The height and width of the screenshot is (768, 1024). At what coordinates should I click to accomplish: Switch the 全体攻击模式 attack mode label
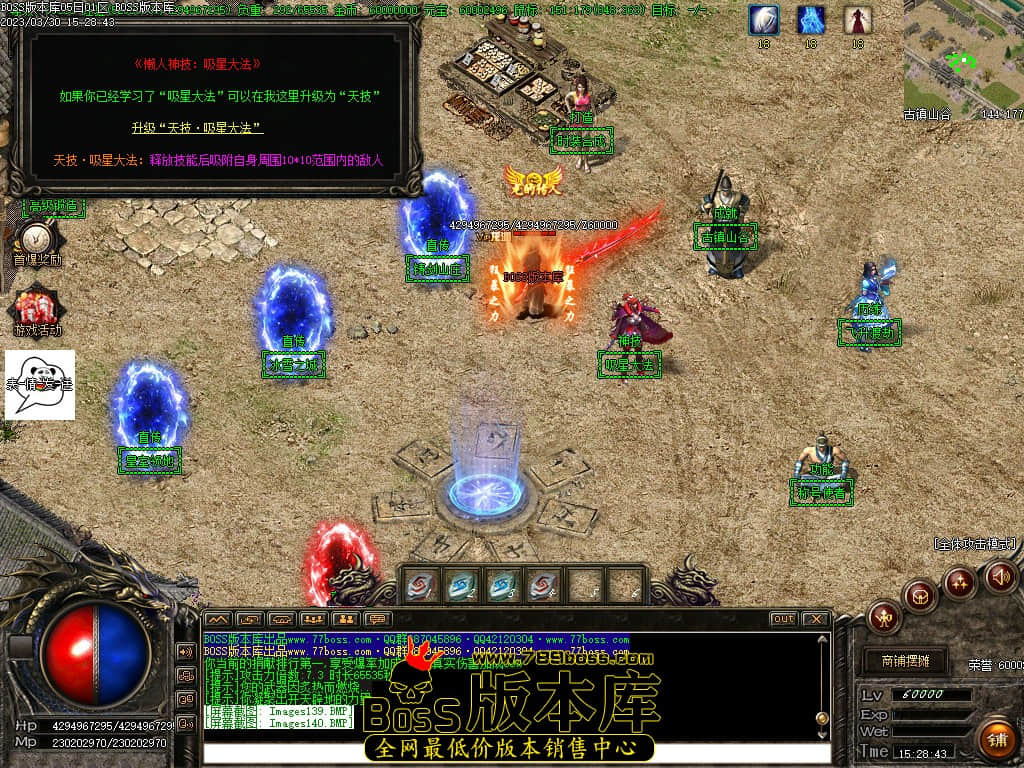tap(974, 545)
